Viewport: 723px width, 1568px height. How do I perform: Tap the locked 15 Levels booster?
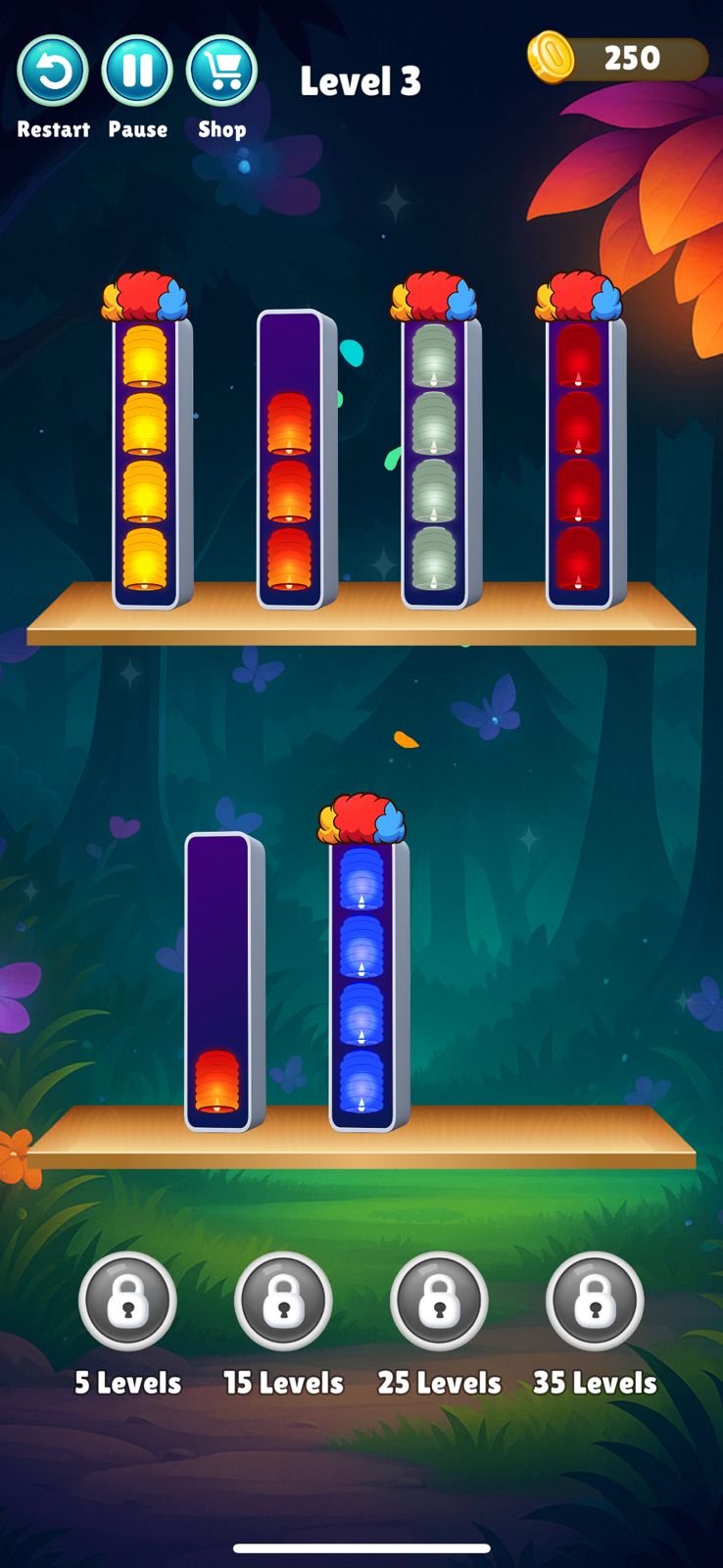click(283, 1301)
